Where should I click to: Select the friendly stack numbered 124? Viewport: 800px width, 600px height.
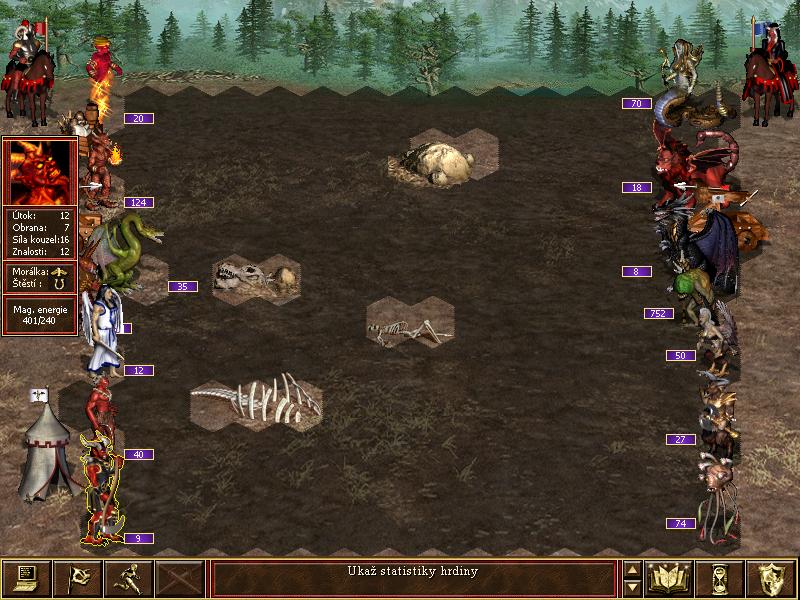click(x=100, y=165)
